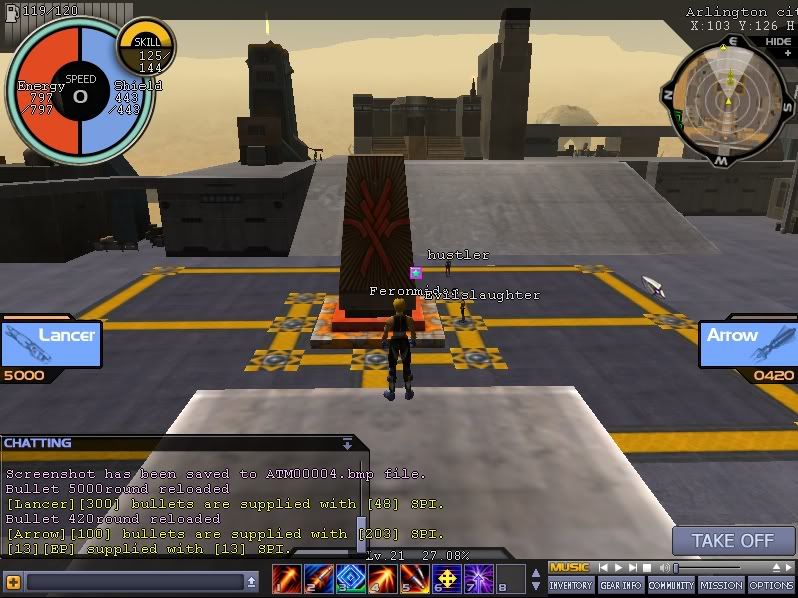Select the Lancer weapon panel

pyautogui.click(x=50, y=340)
